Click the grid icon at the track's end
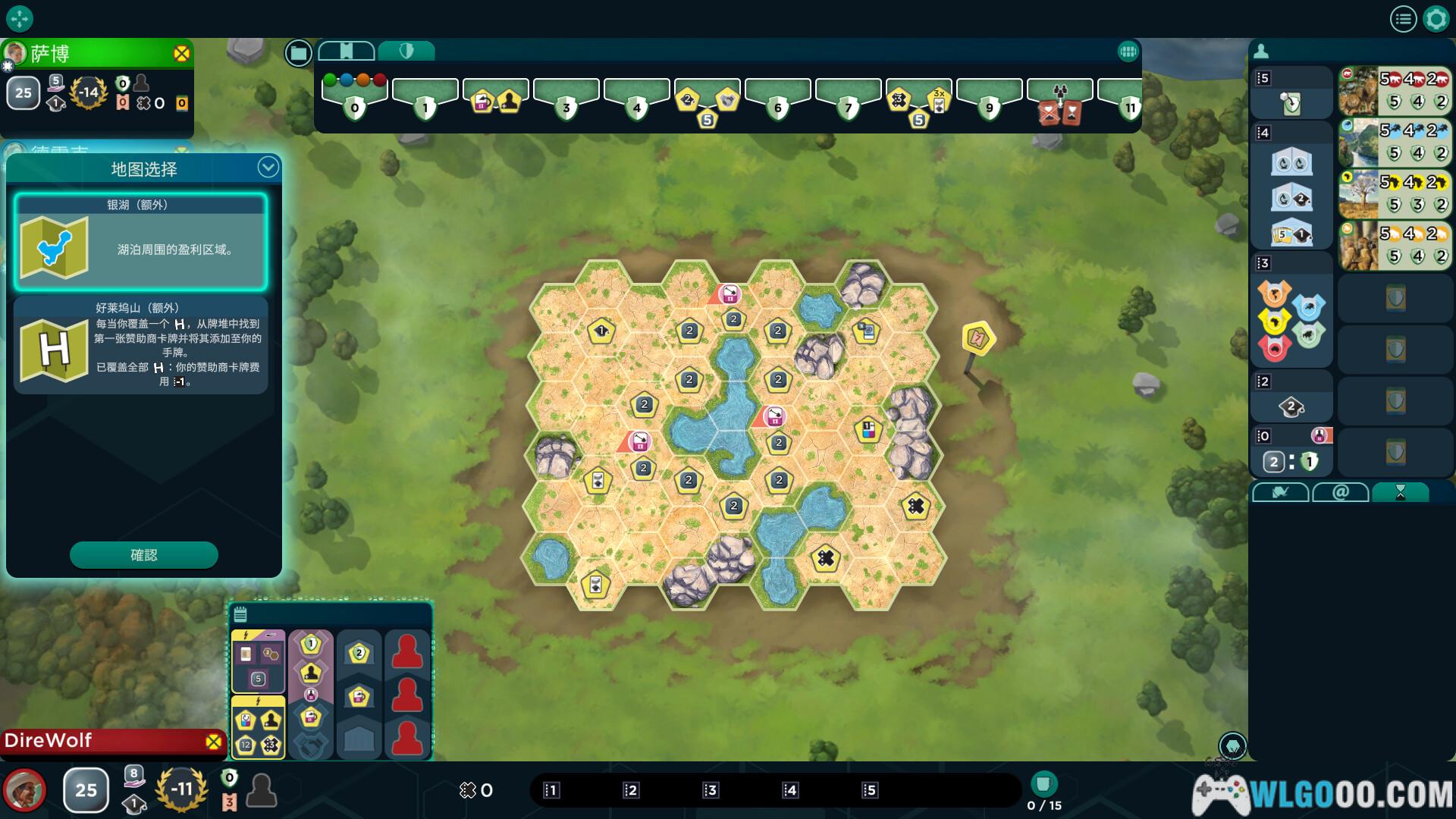The width and height of the screenshot is (1456, 819). pyautogui.click(x=1128, y=52)
